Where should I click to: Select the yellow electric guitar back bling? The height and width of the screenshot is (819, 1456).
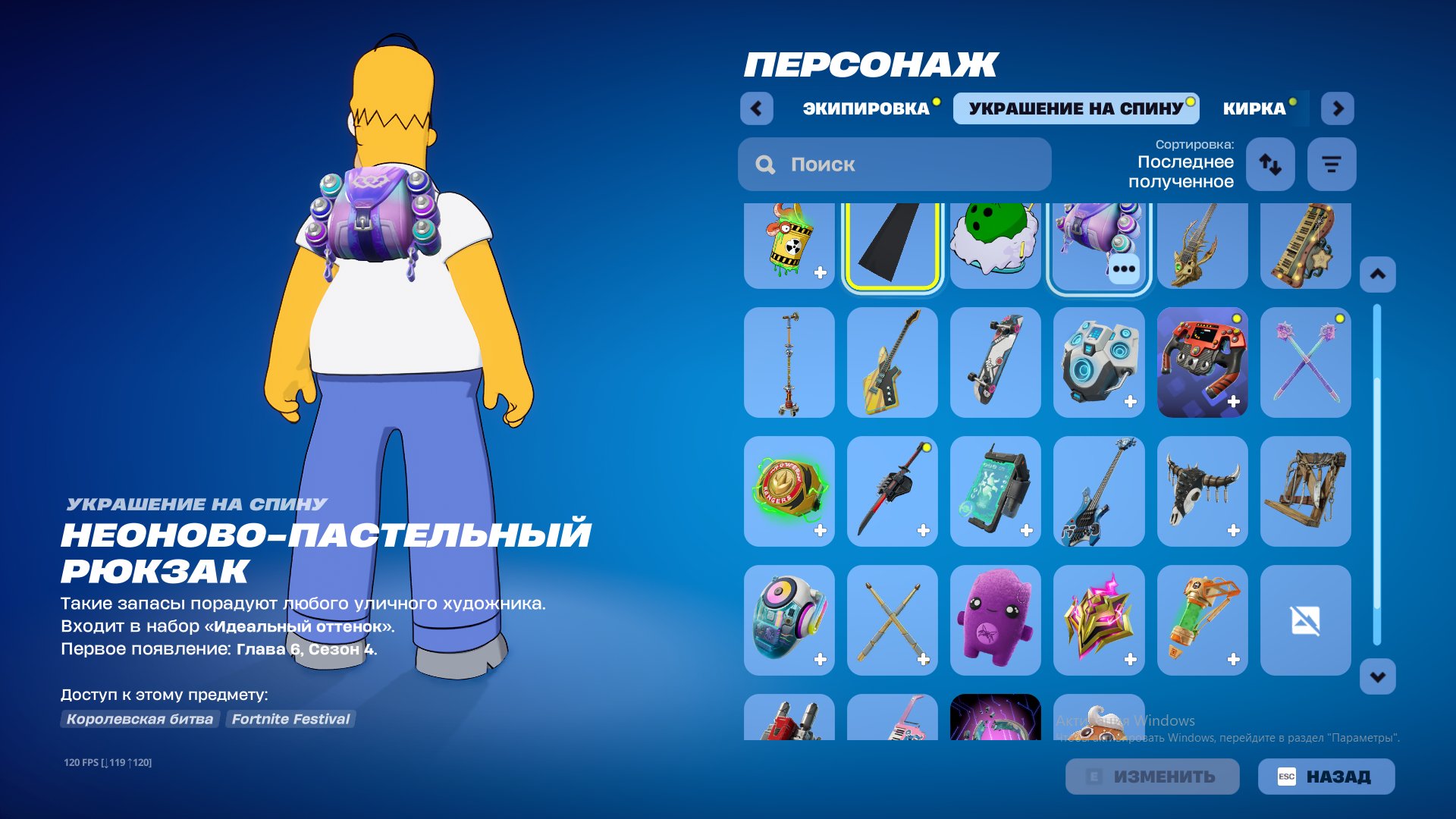(892, 362)
